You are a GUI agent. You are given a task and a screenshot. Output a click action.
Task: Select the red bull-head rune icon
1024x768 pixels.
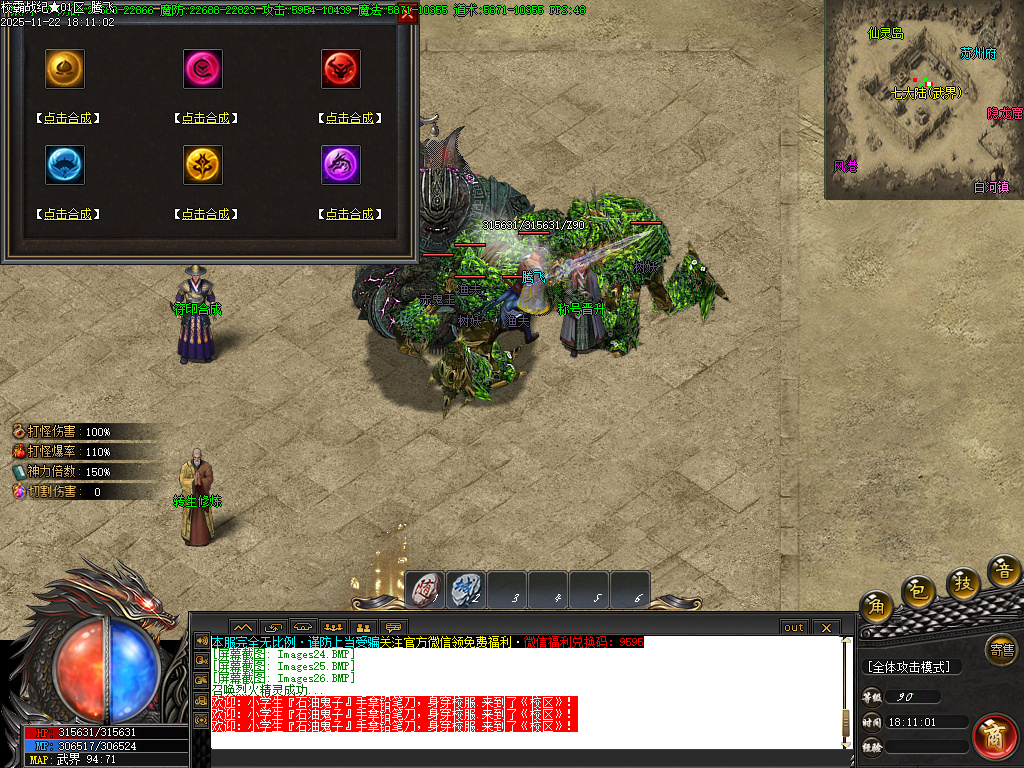click(341, 69)
